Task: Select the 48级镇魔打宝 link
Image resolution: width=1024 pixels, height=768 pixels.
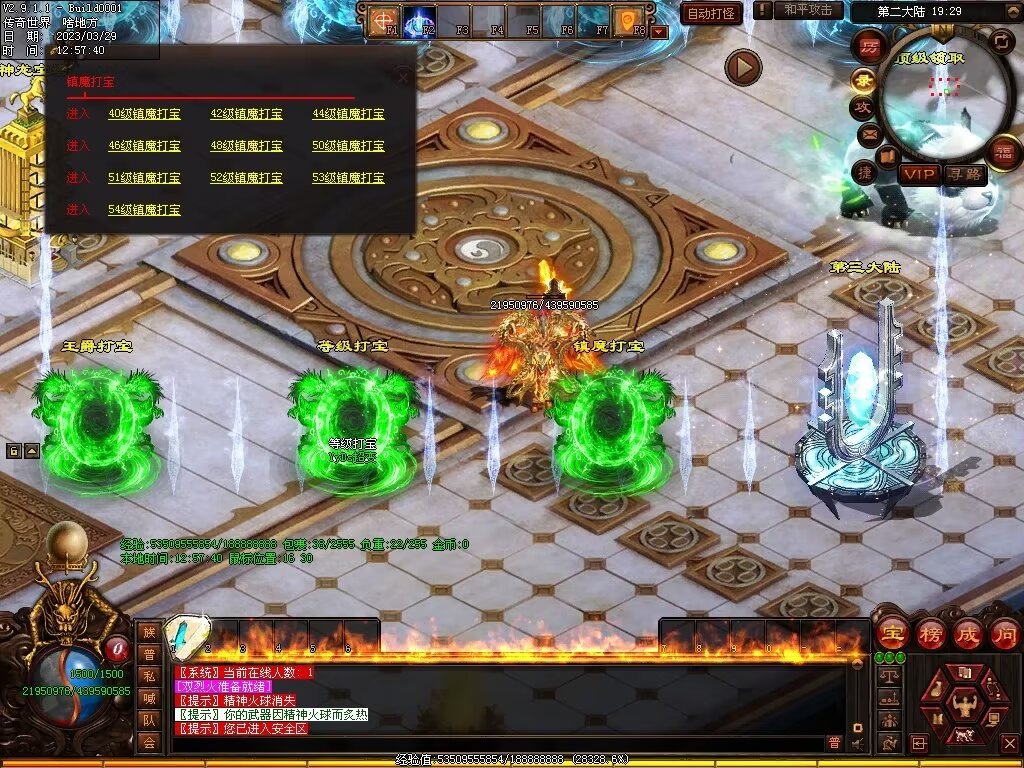Action: tap(246, 146)
